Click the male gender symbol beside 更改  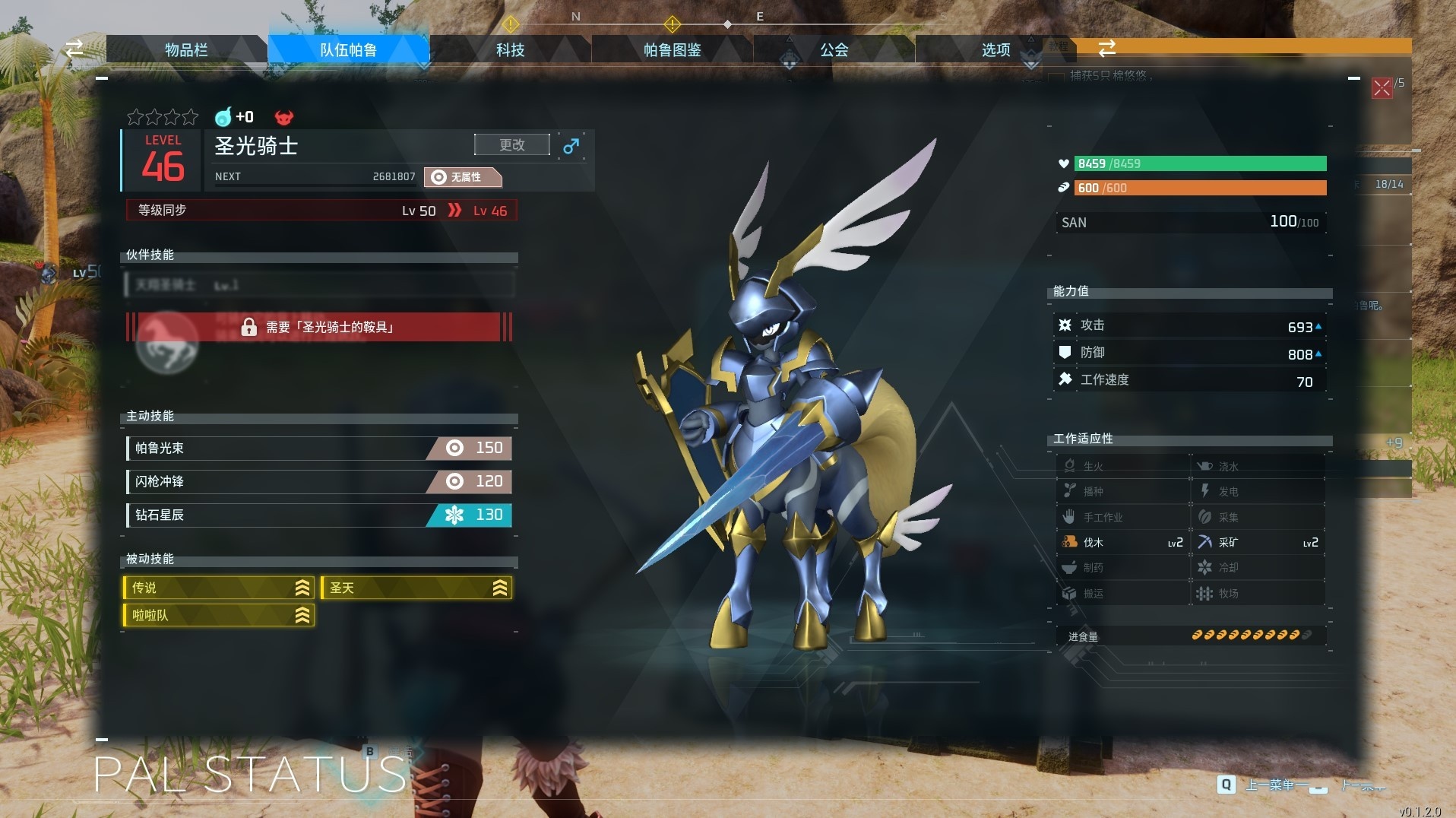(571, 145)
